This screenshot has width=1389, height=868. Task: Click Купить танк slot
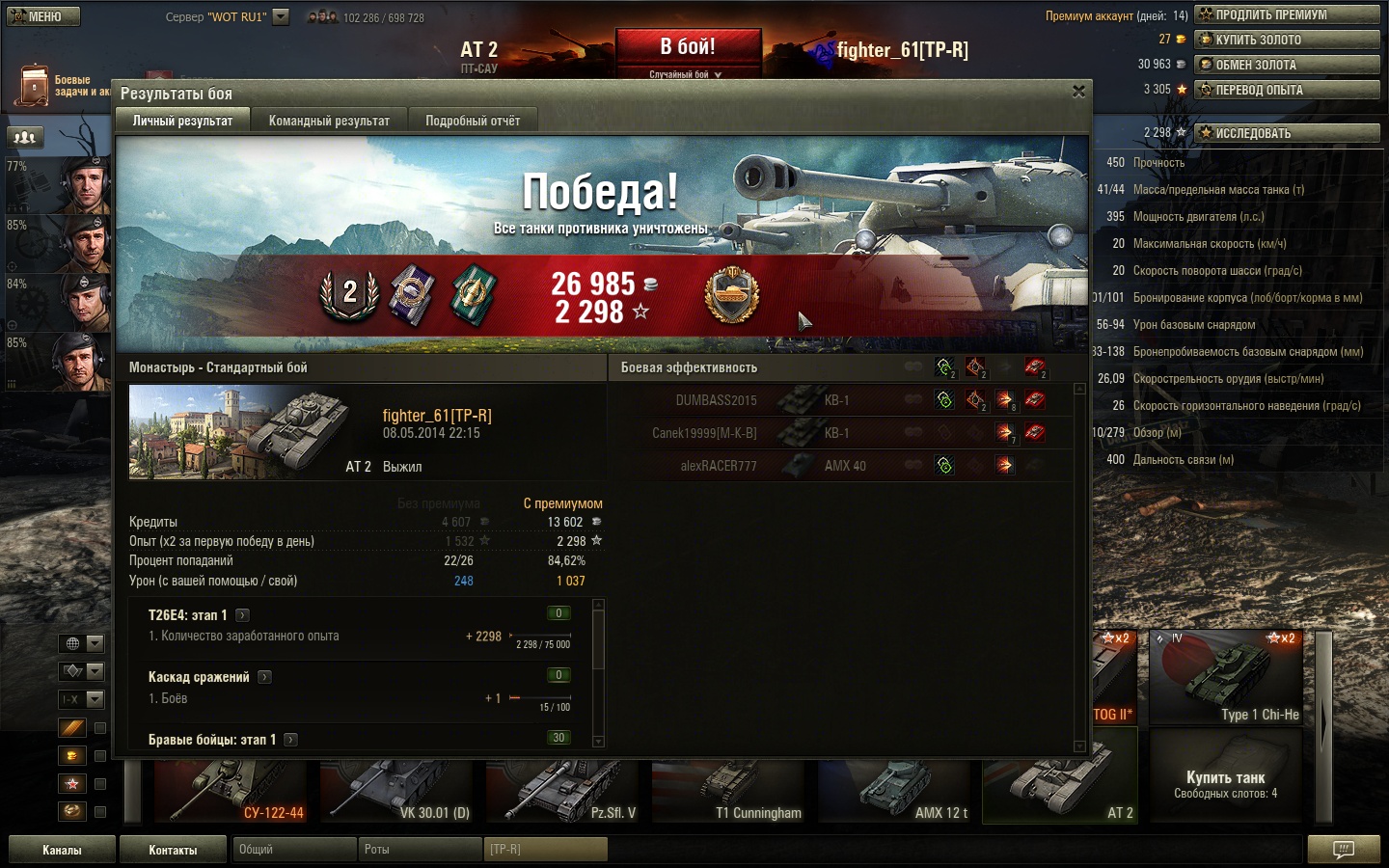click(1225, 783)
